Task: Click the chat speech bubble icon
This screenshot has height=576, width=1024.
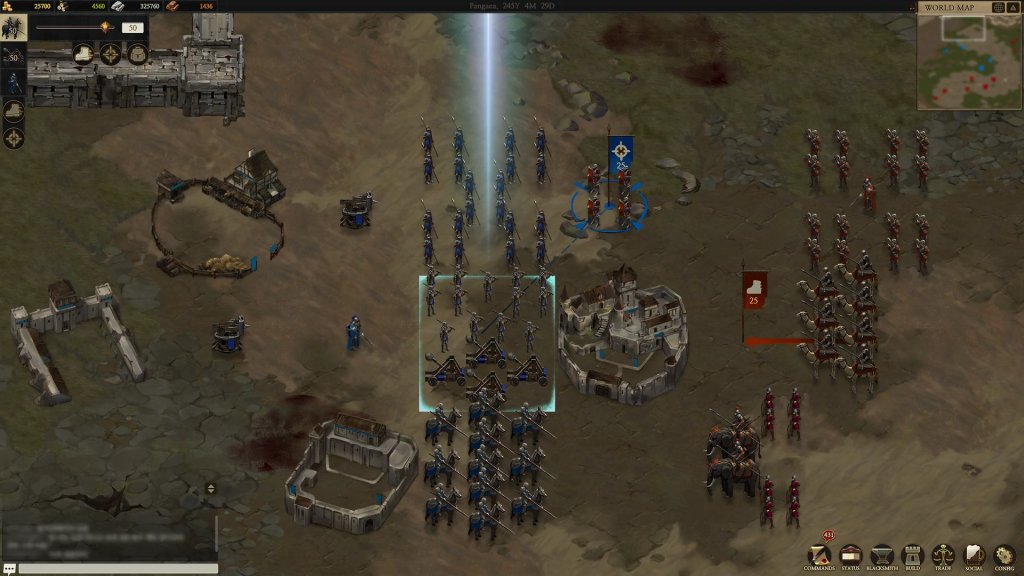Action: [9, 568]
